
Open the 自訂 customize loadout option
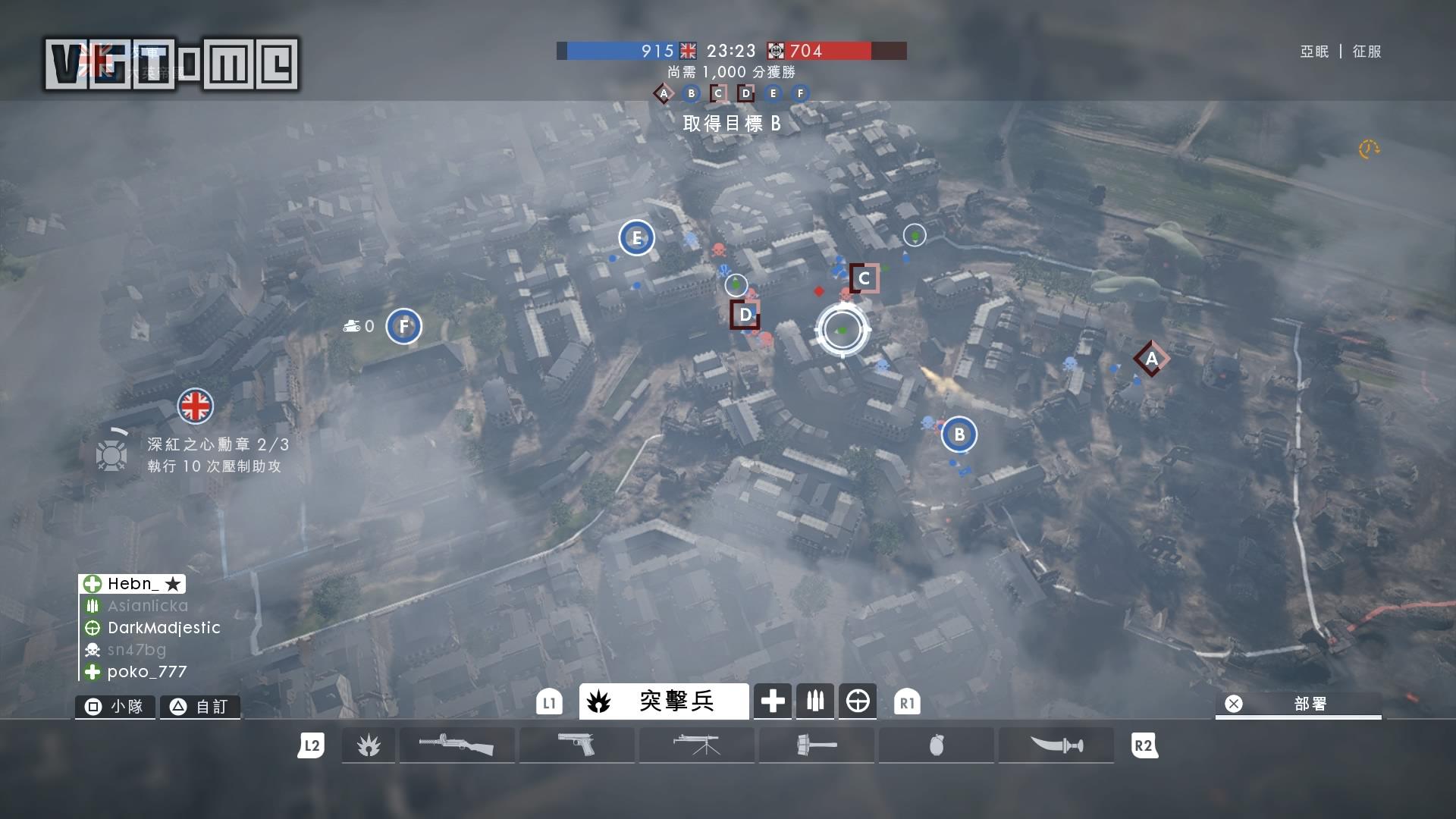click(x=200, y=707)
